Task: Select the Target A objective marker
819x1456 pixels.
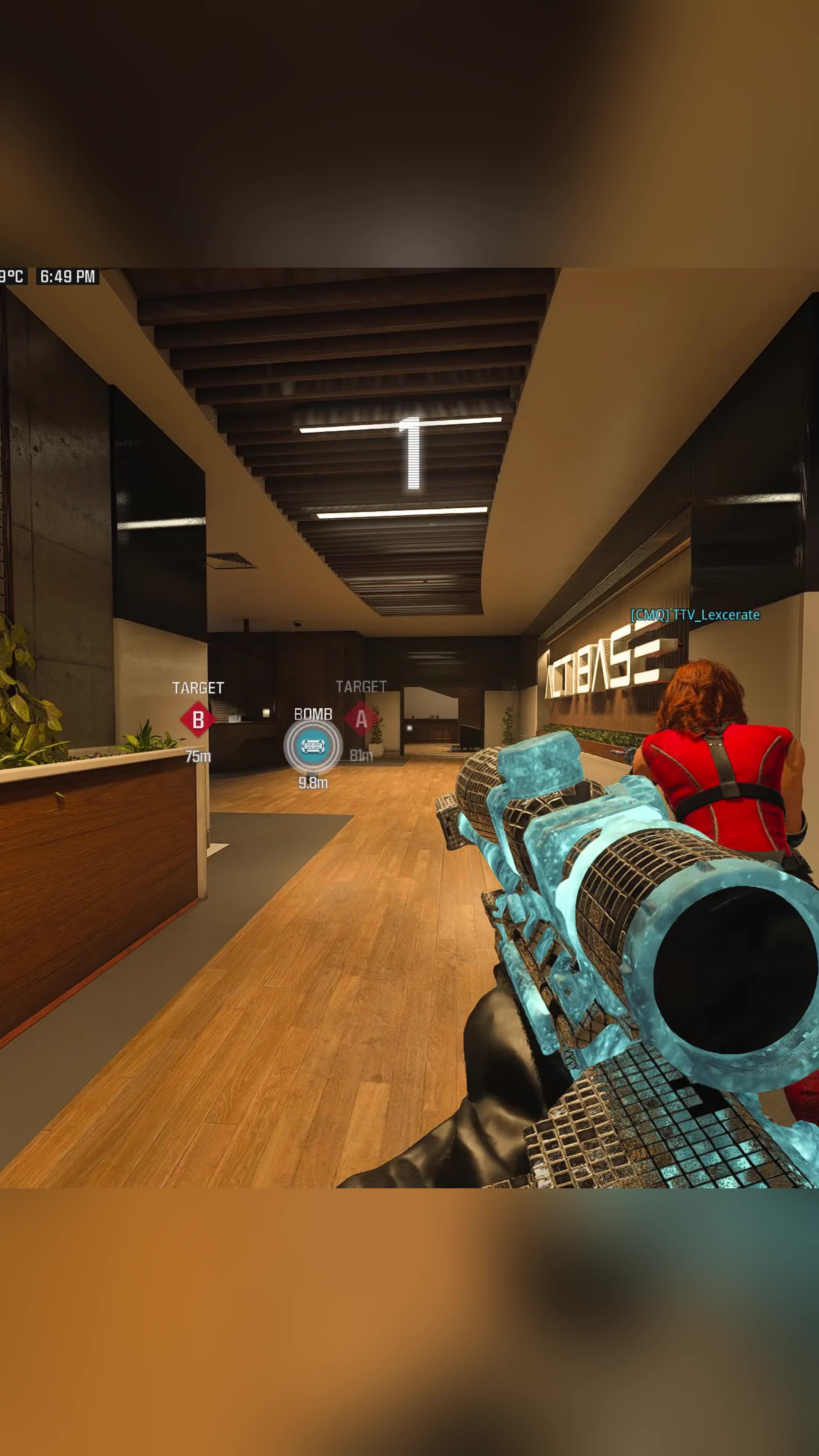Action: point(361,719)
